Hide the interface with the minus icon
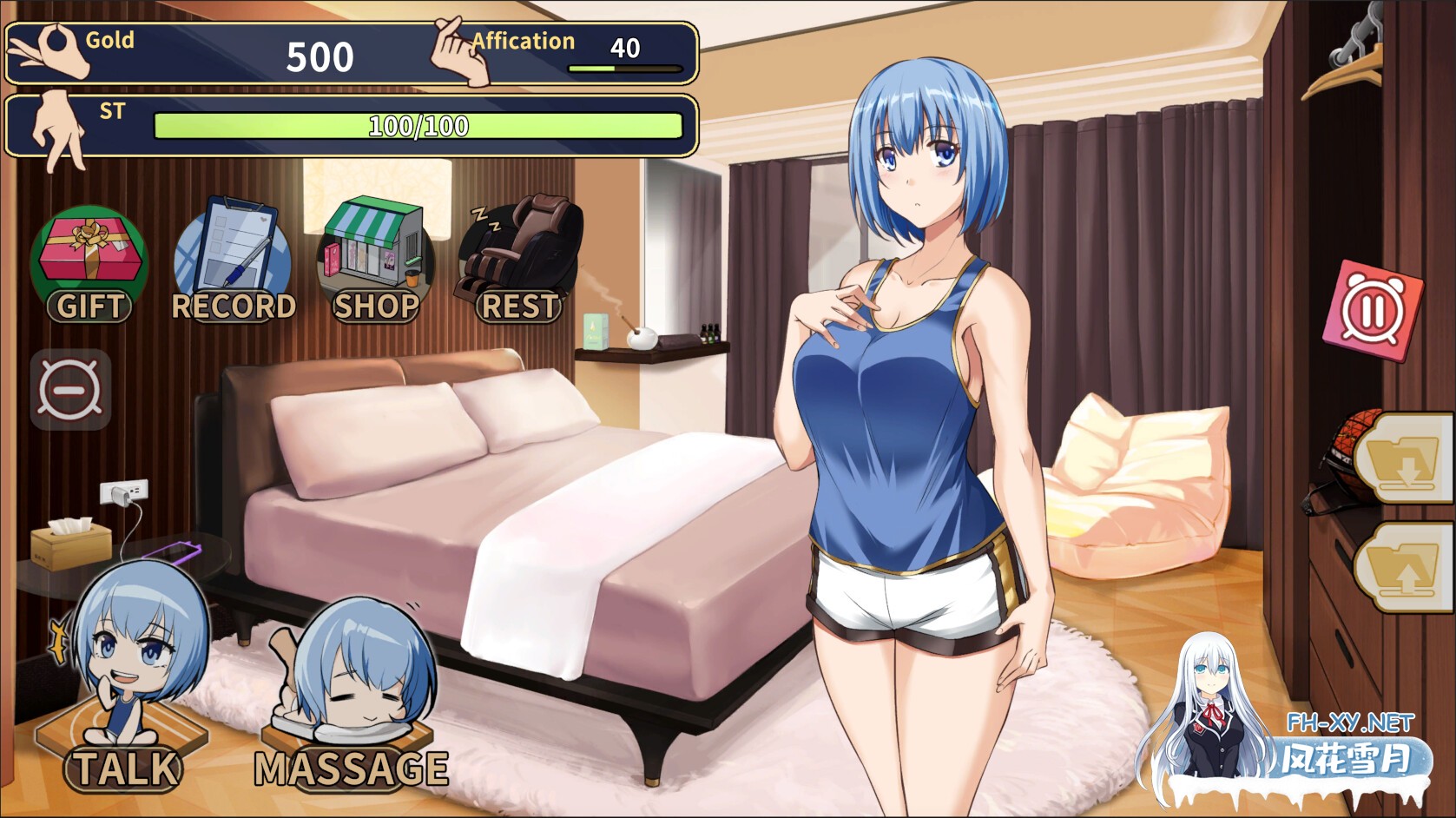The width and height of the screenshot is (1456, 818). 70,389
